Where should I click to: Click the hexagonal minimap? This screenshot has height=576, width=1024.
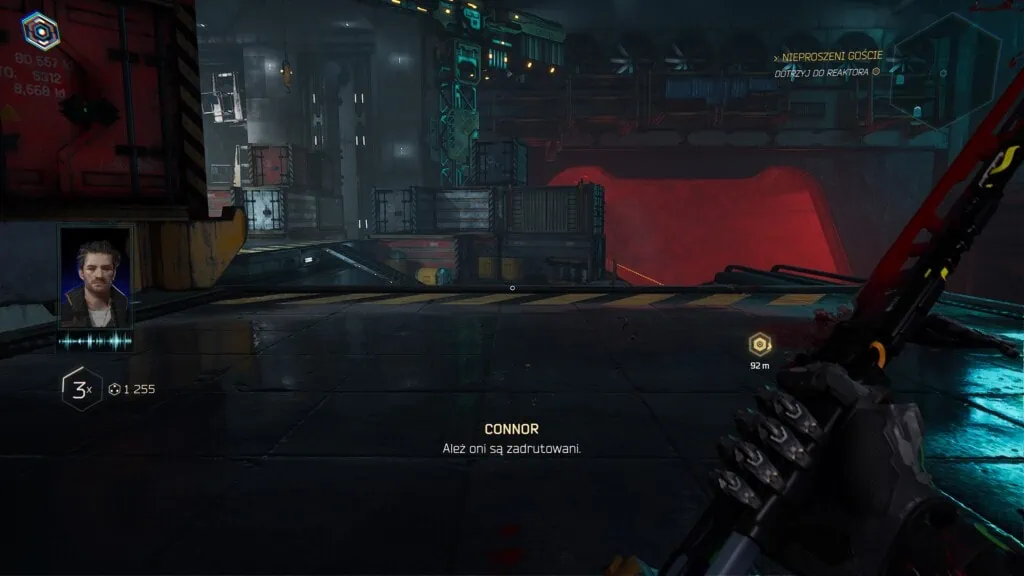(944, 70)
